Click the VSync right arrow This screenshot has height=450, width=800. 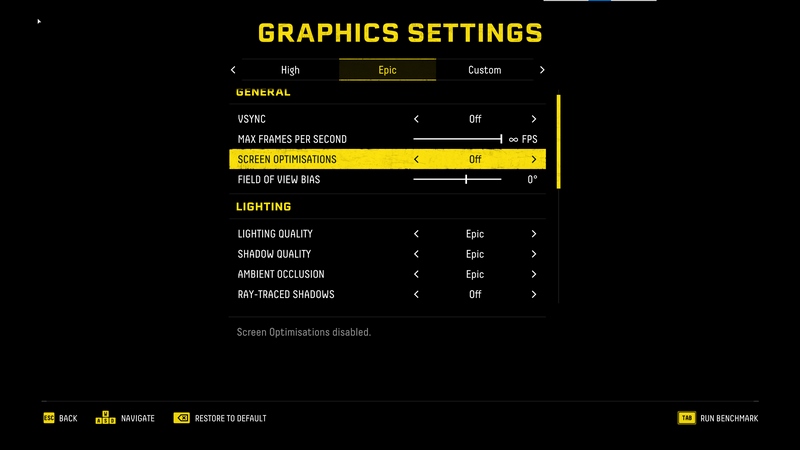click(x=534, y=119)
